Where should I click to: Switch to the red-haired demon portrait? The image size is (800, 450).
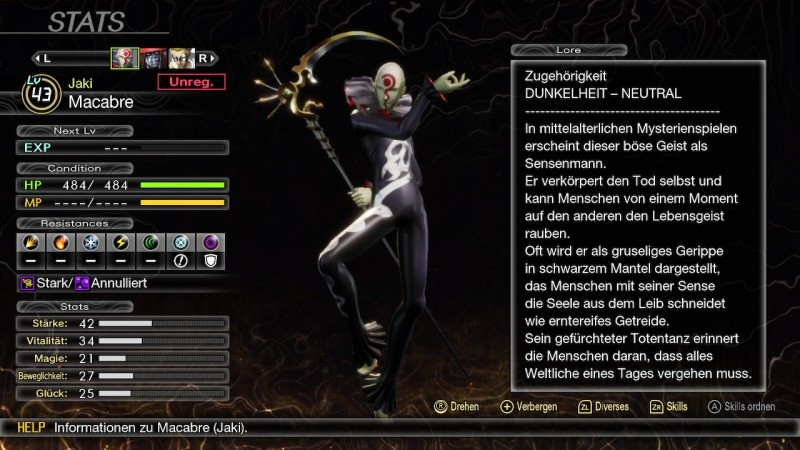[152, 58]
